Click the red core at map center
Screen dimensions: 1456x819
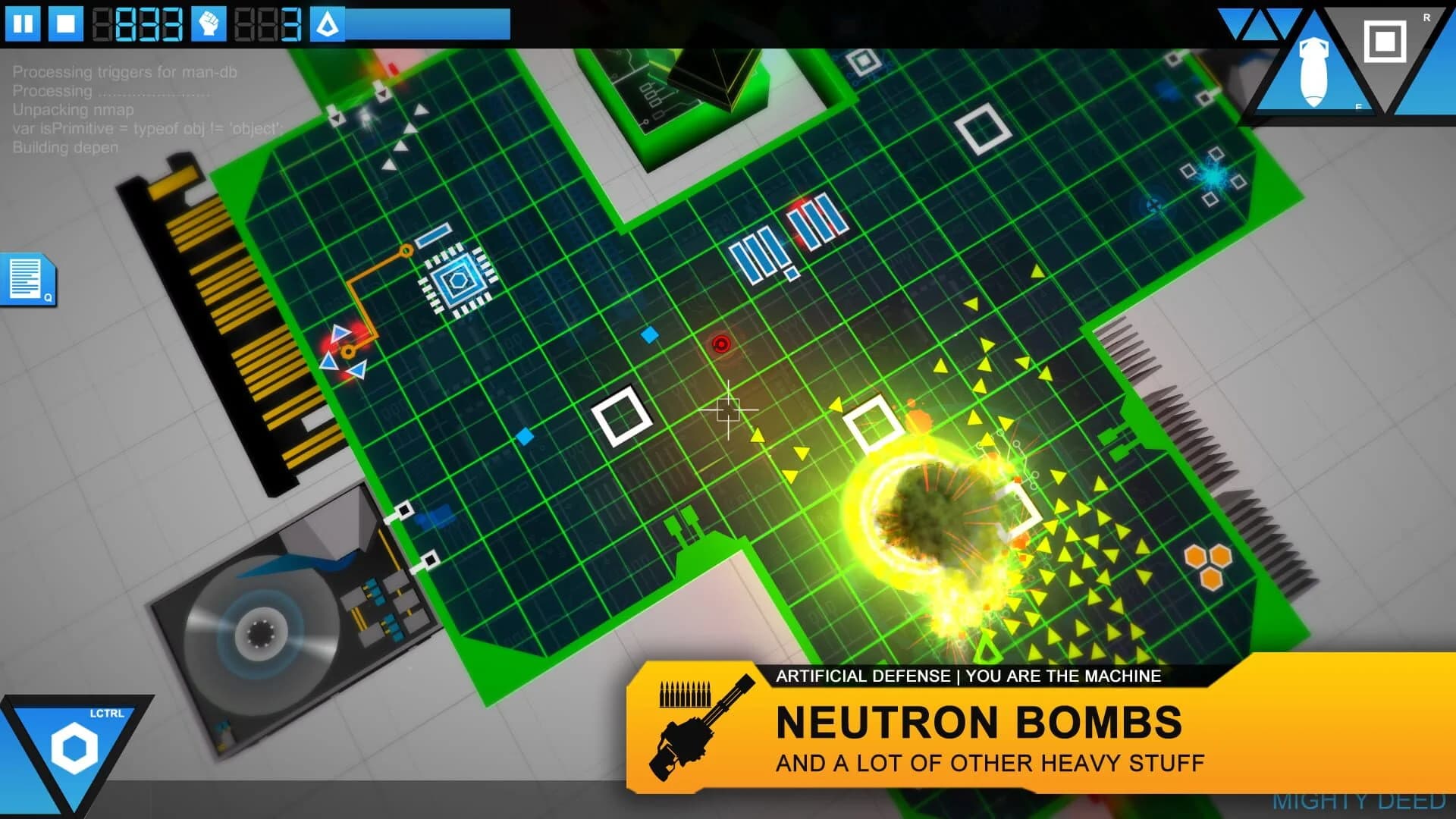(x=720, y=345)
